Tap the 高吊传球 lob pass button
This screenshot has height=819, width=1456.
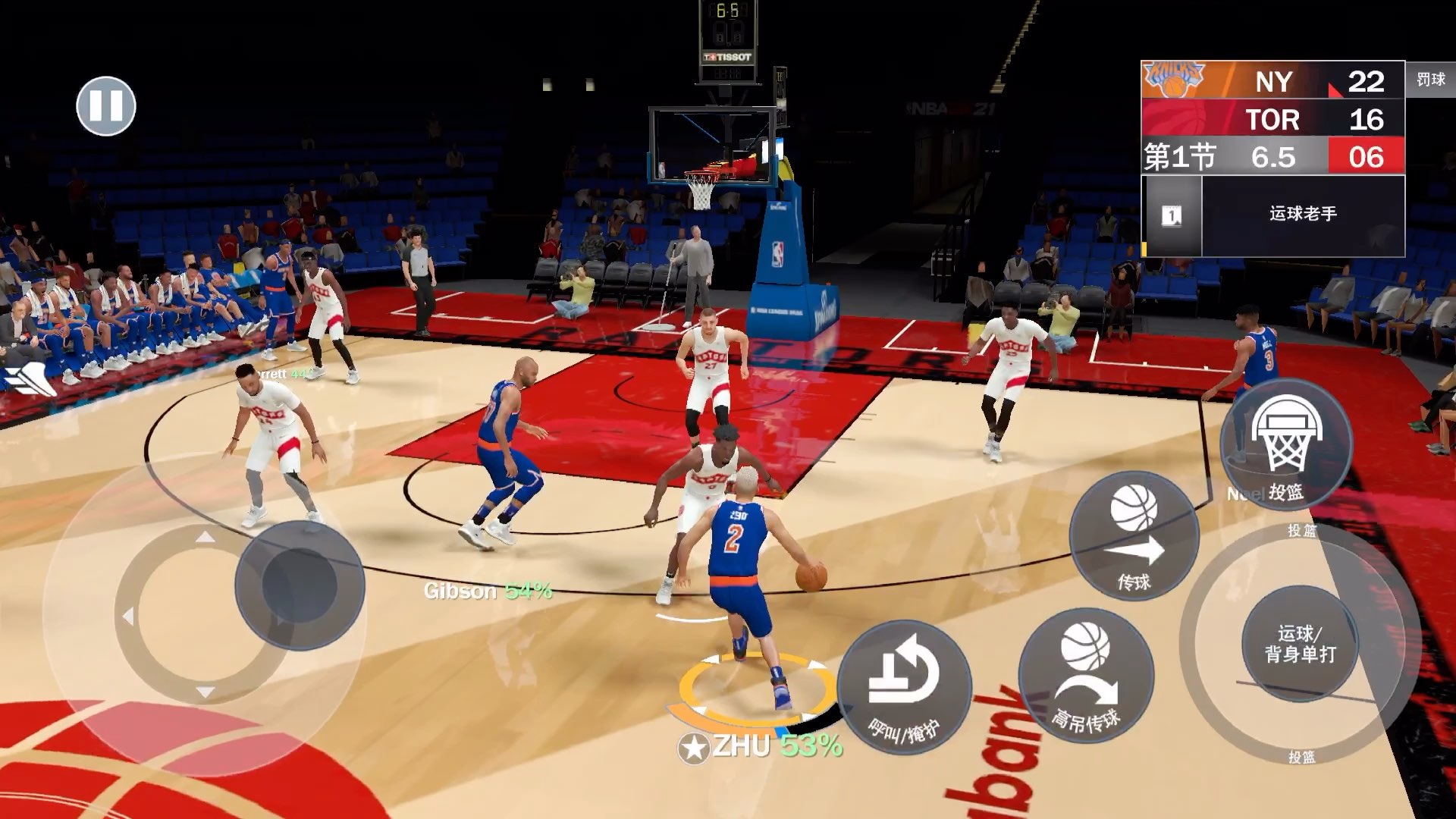click(1086, 676)
